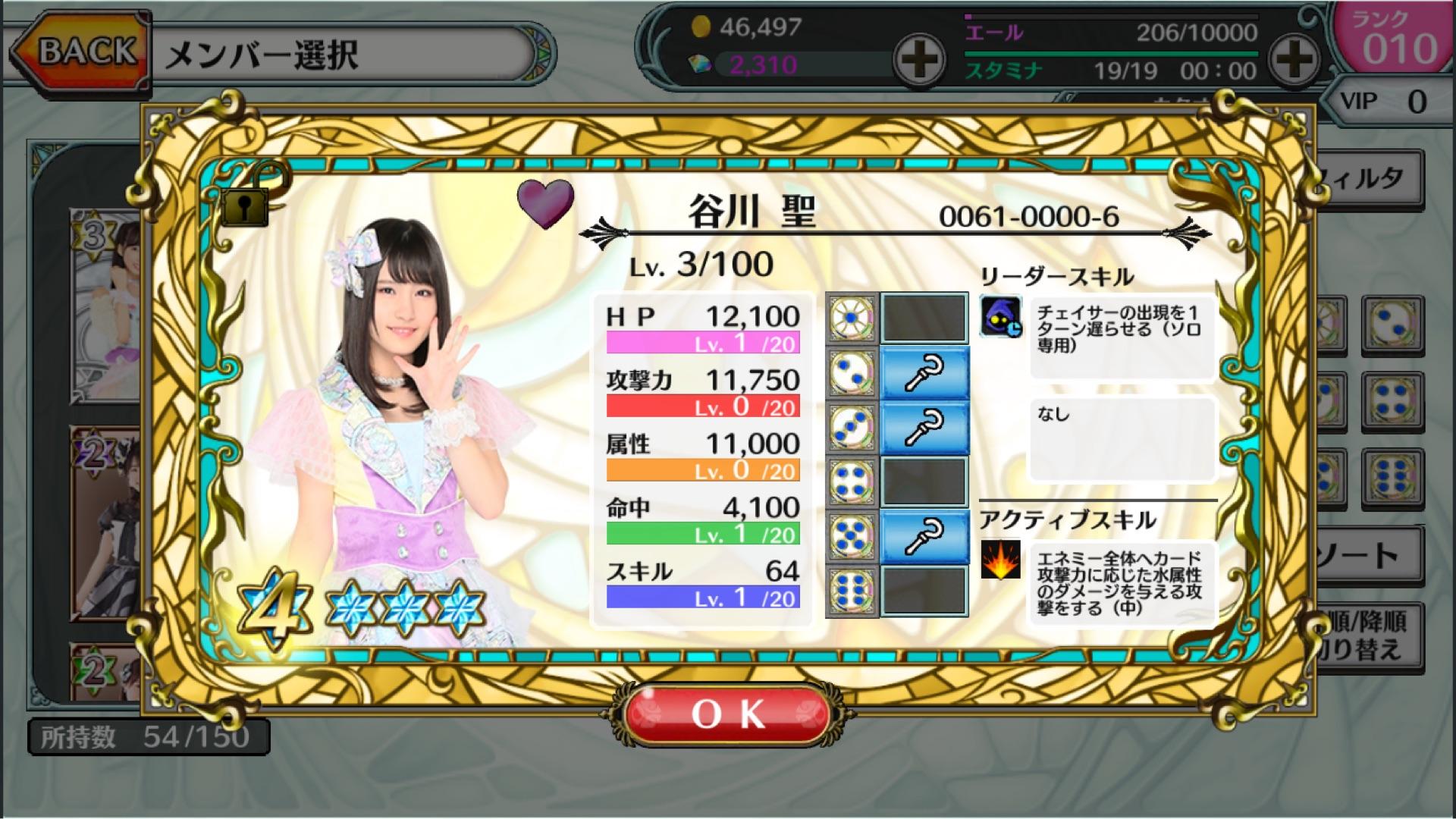Screen dimensions: 1456x819
Task: Go back with the BACK arrow button
Action: click(x=80, y=52)
